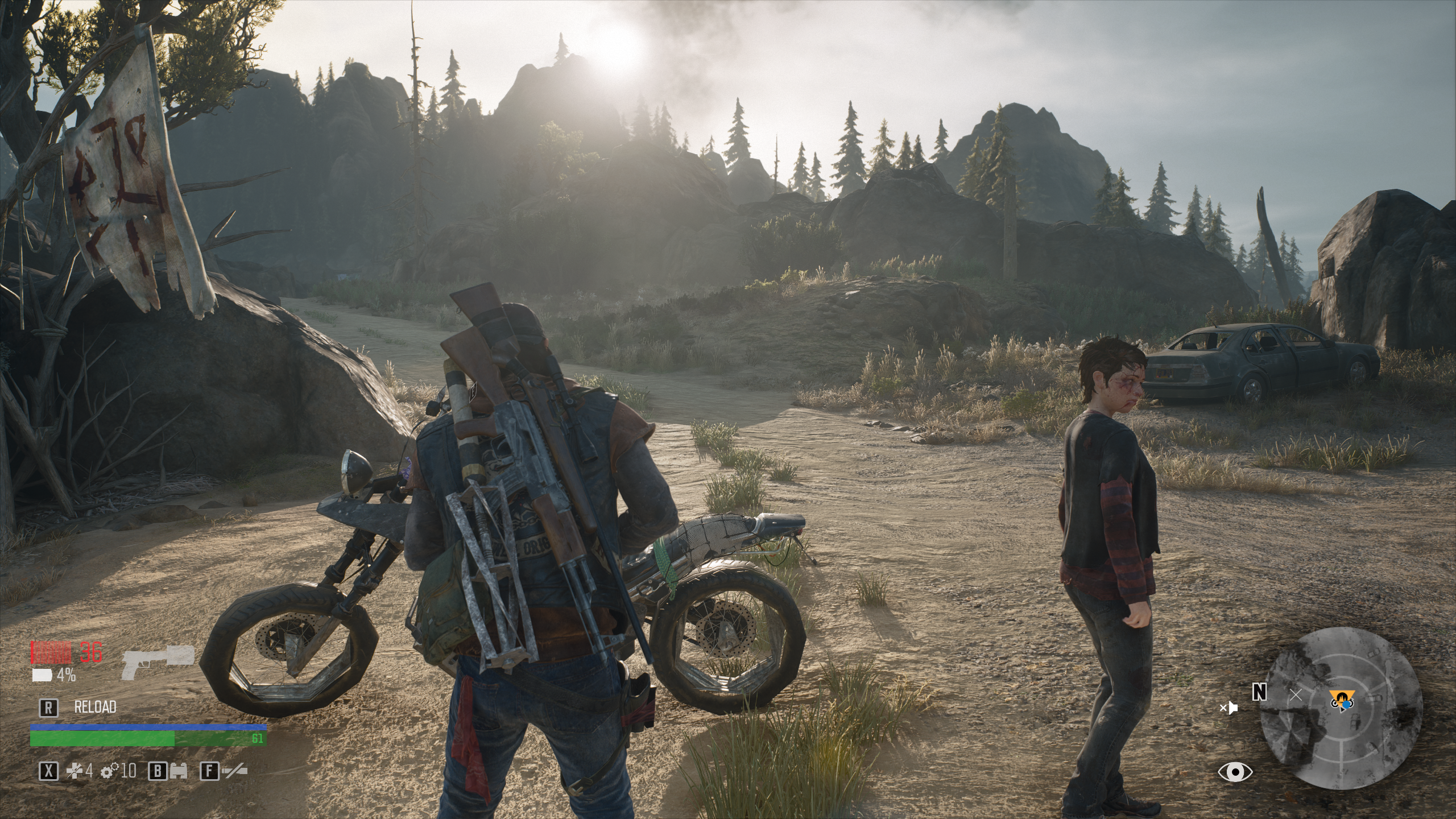This screenshot has width=1456, height=819.
Task: Select the suppressed pistol weapon icon
Action: [x=158, y=663]
